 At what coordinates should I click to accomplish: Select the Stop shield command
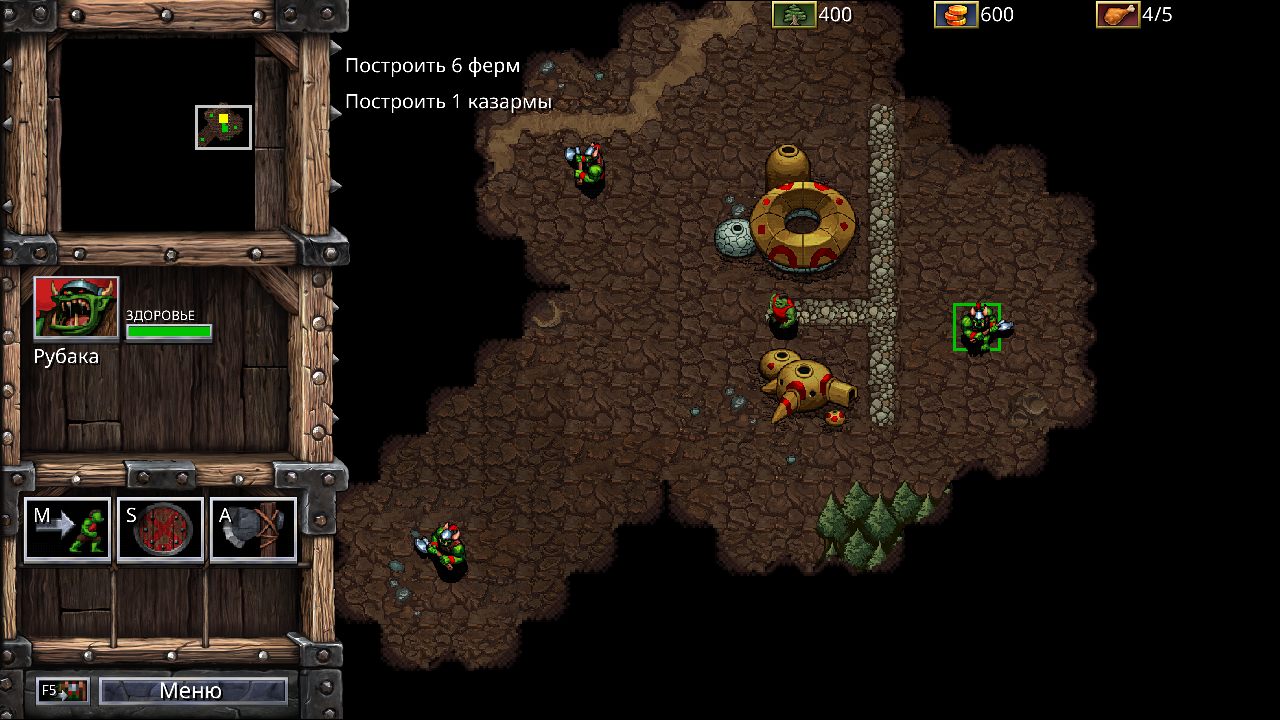(x=160, y=530)
